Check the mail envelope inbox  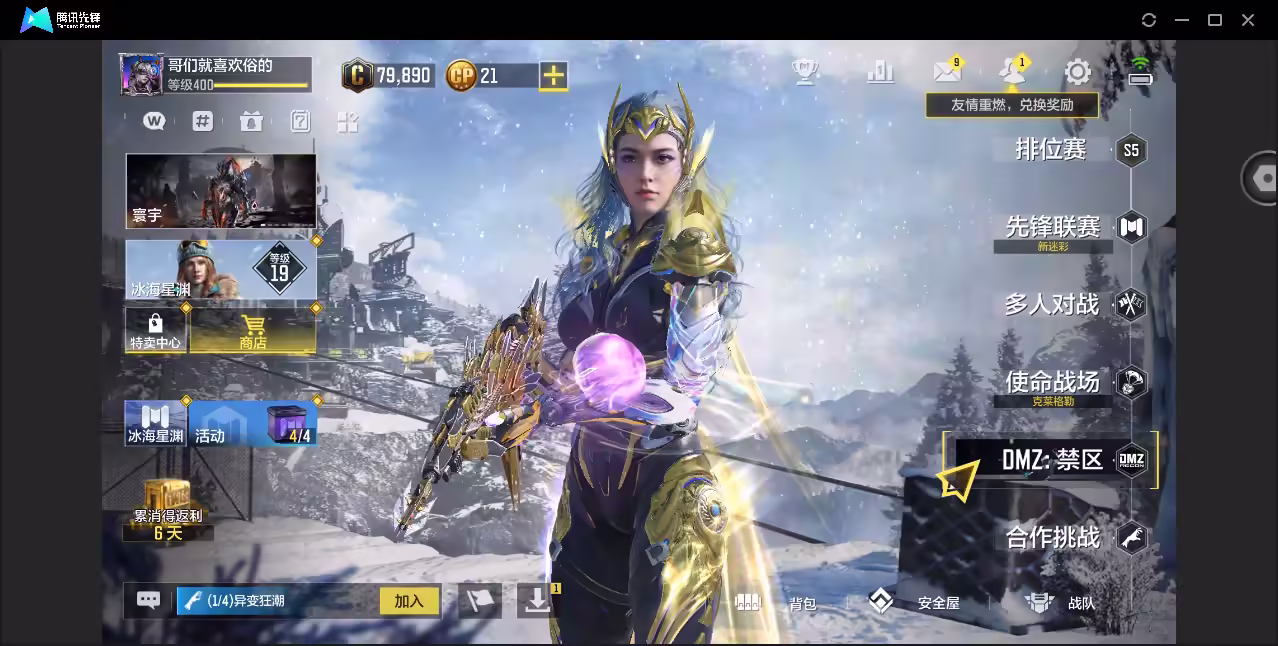click(x=946, y=72)
